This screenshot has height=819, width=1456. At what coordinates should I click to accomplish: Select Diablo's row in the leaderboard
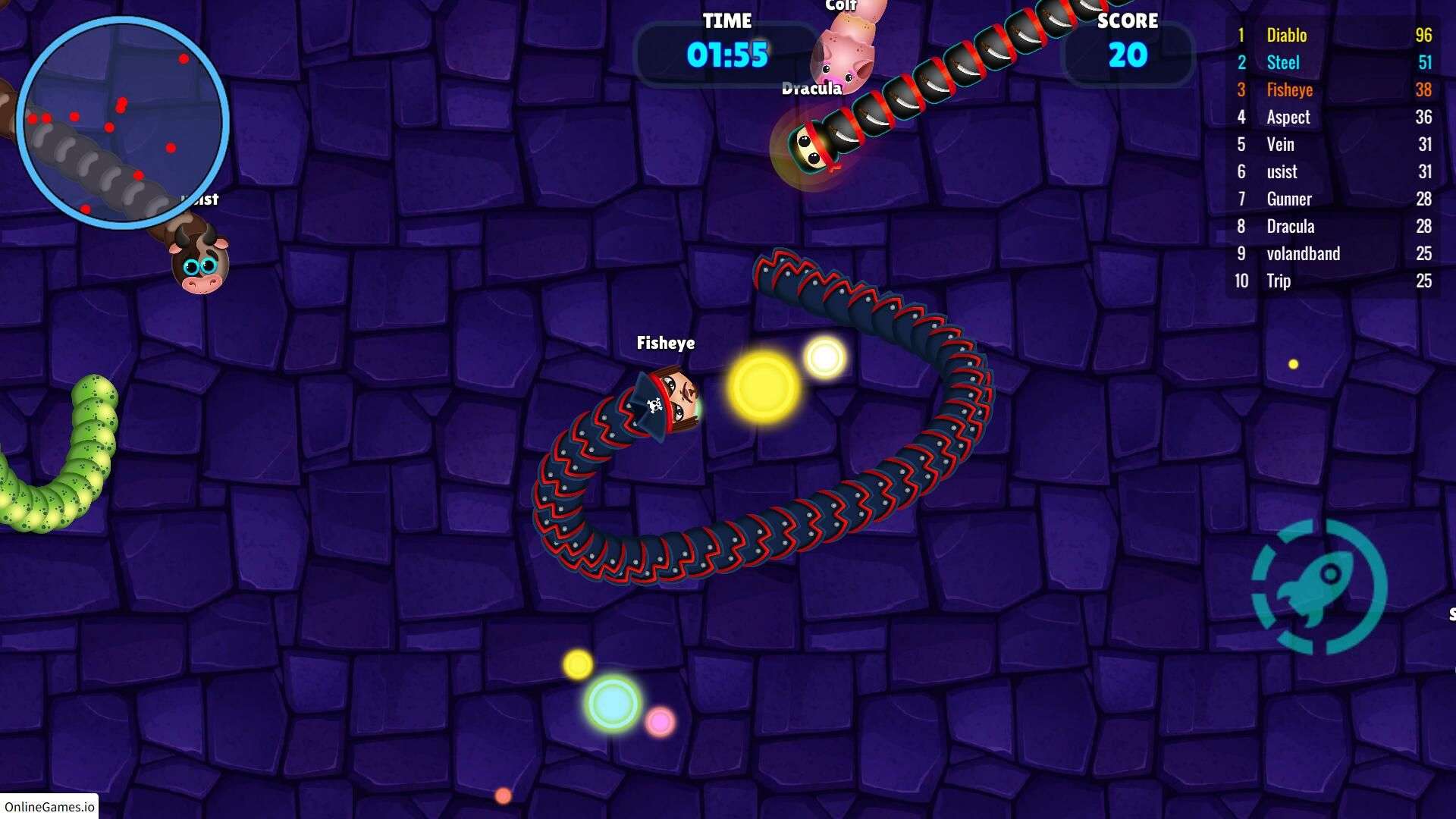coord(1333,35)
